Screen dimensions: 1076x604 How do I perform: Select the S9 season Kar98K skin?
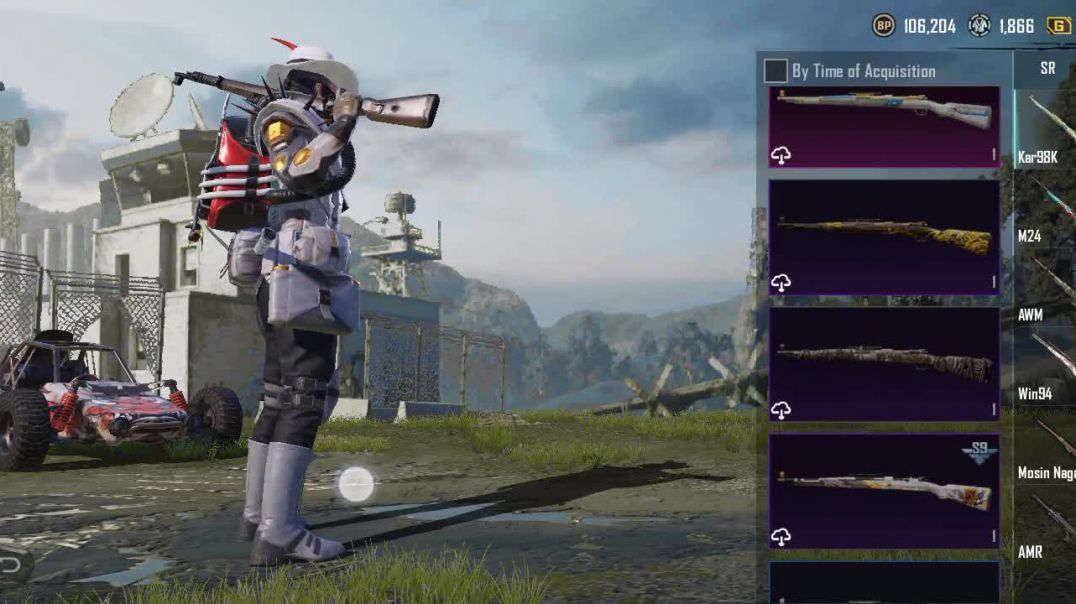(884, 490)
